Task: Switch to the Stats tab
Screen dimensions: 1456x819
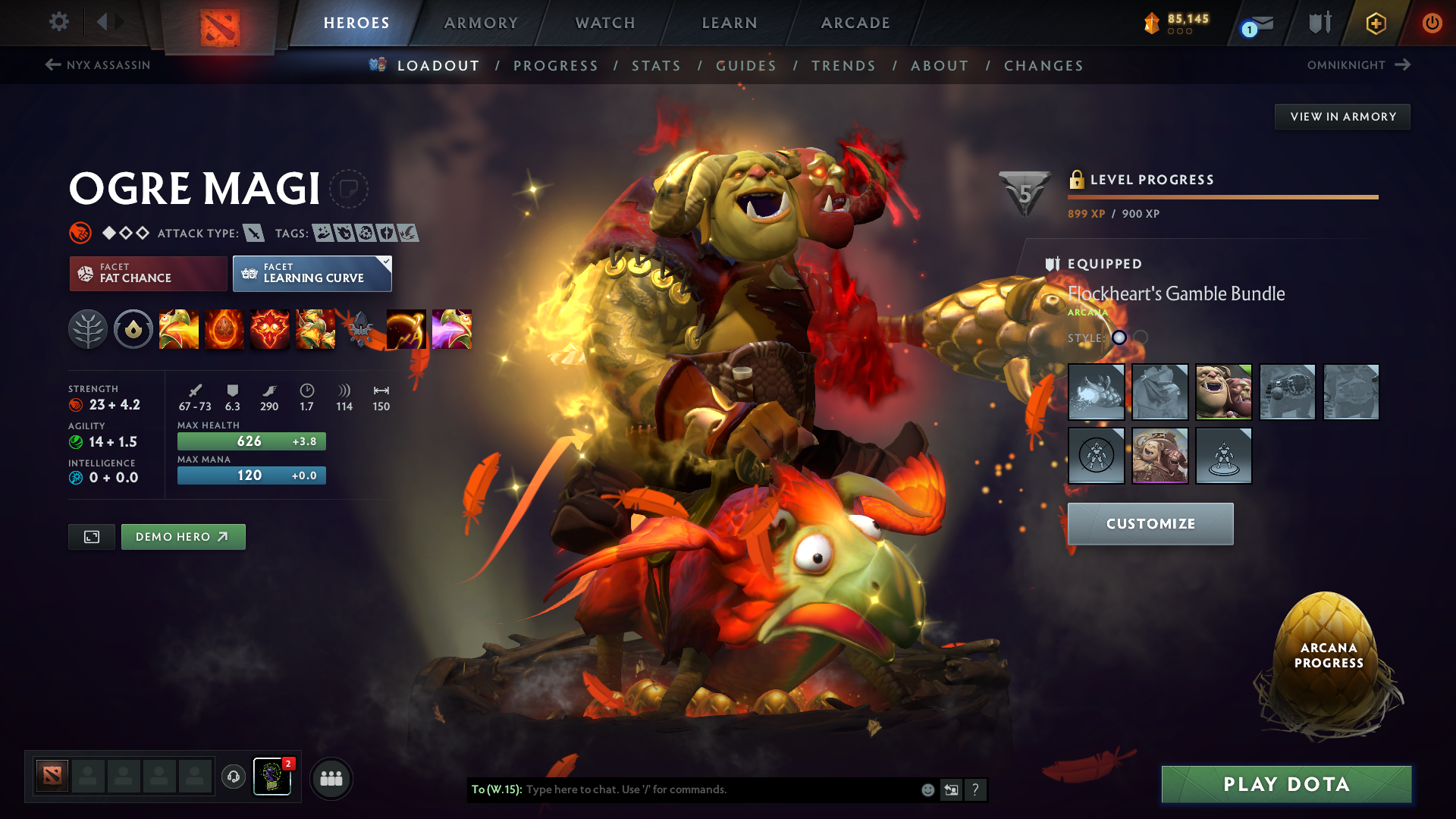Action: [657, 66]
